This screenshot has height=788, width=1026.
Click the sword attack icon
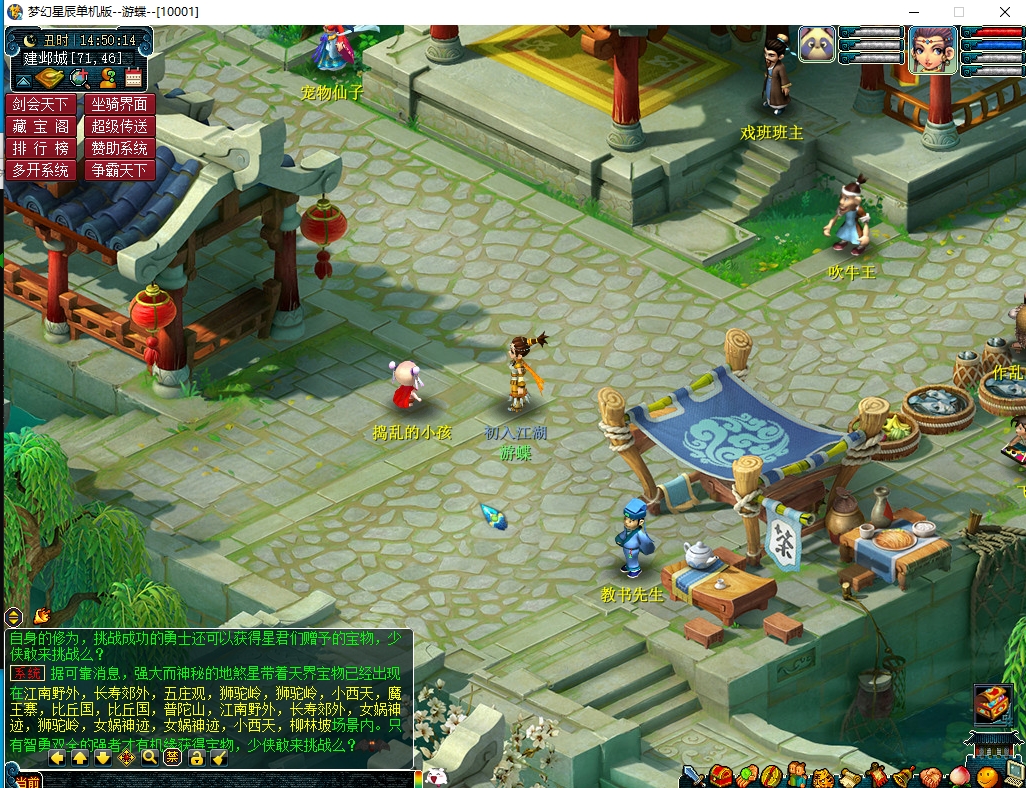pos(692,776)
